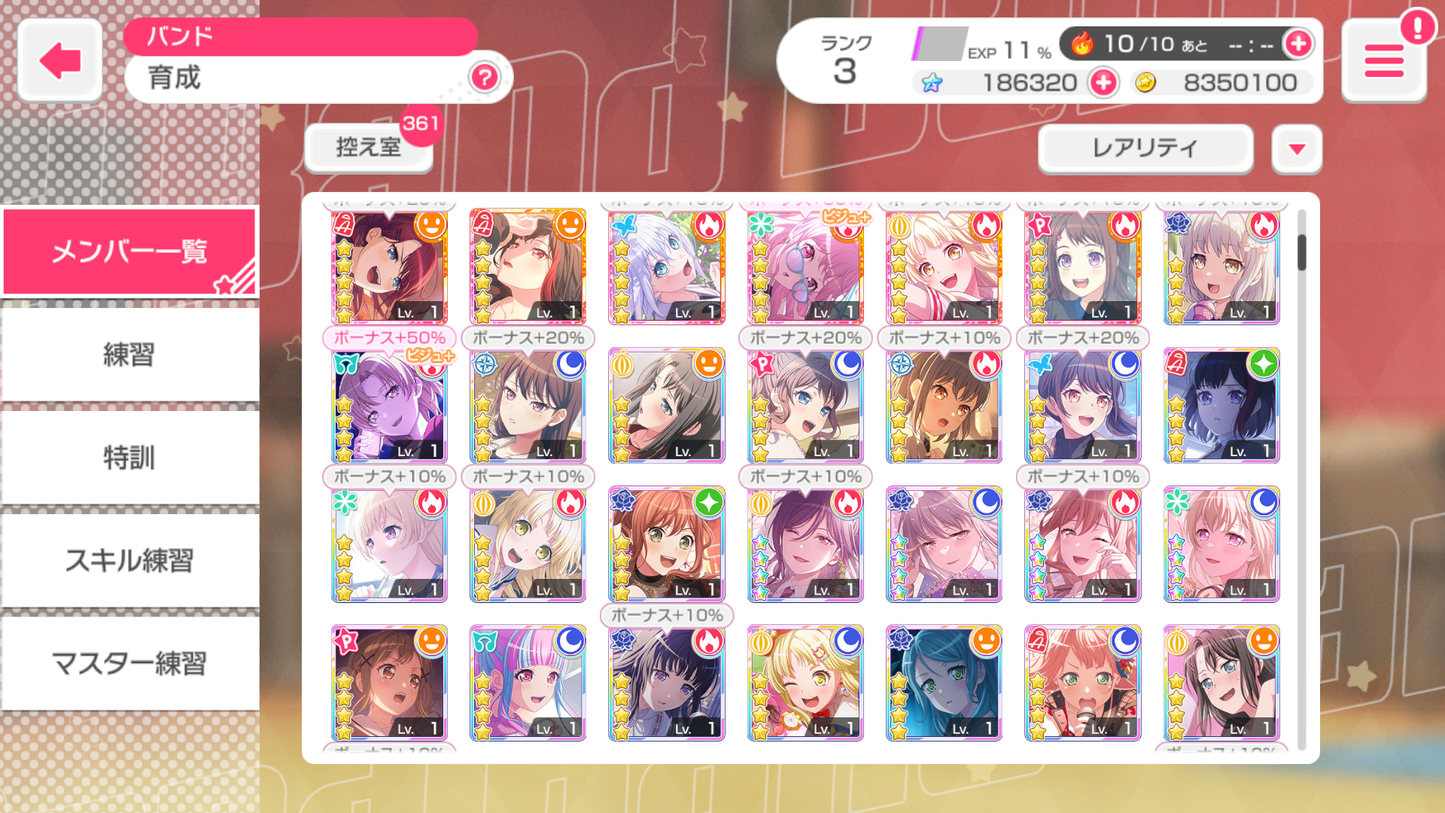Open the 控え室 waiting room
Screen dimensions: 1445x813
click(x=368, y=145)
